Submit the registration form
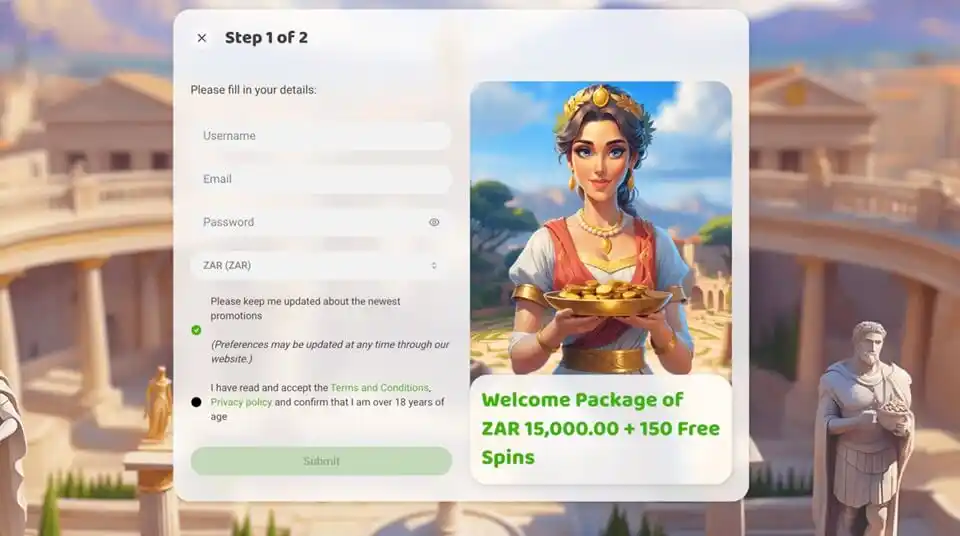This screenshot has height=536, width=960. coord(321,461)
